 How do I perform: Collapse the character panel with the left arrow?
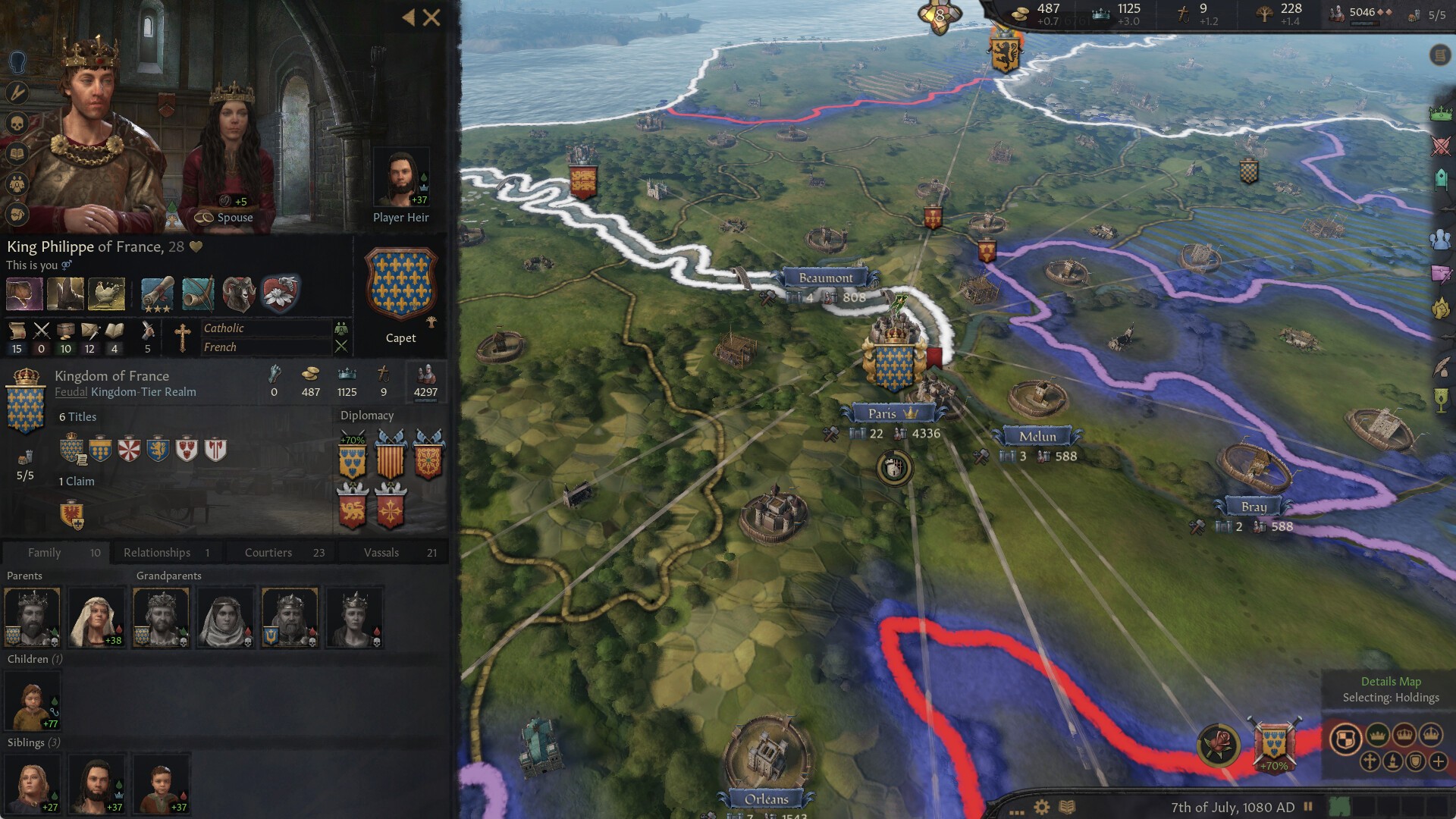[409, 17]
